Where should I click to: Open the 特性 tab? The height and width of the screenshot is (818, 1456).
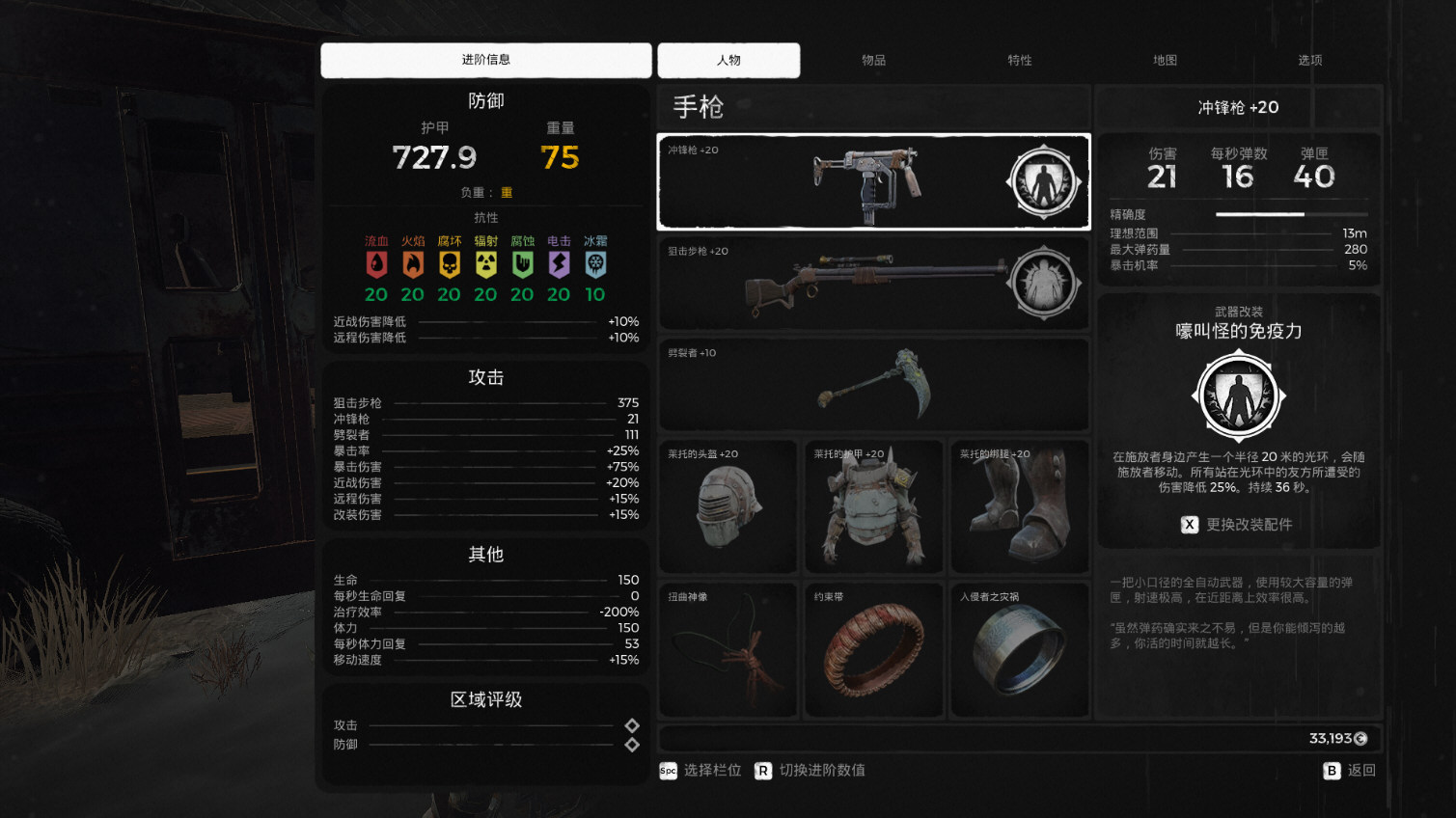click(1020, 60)
